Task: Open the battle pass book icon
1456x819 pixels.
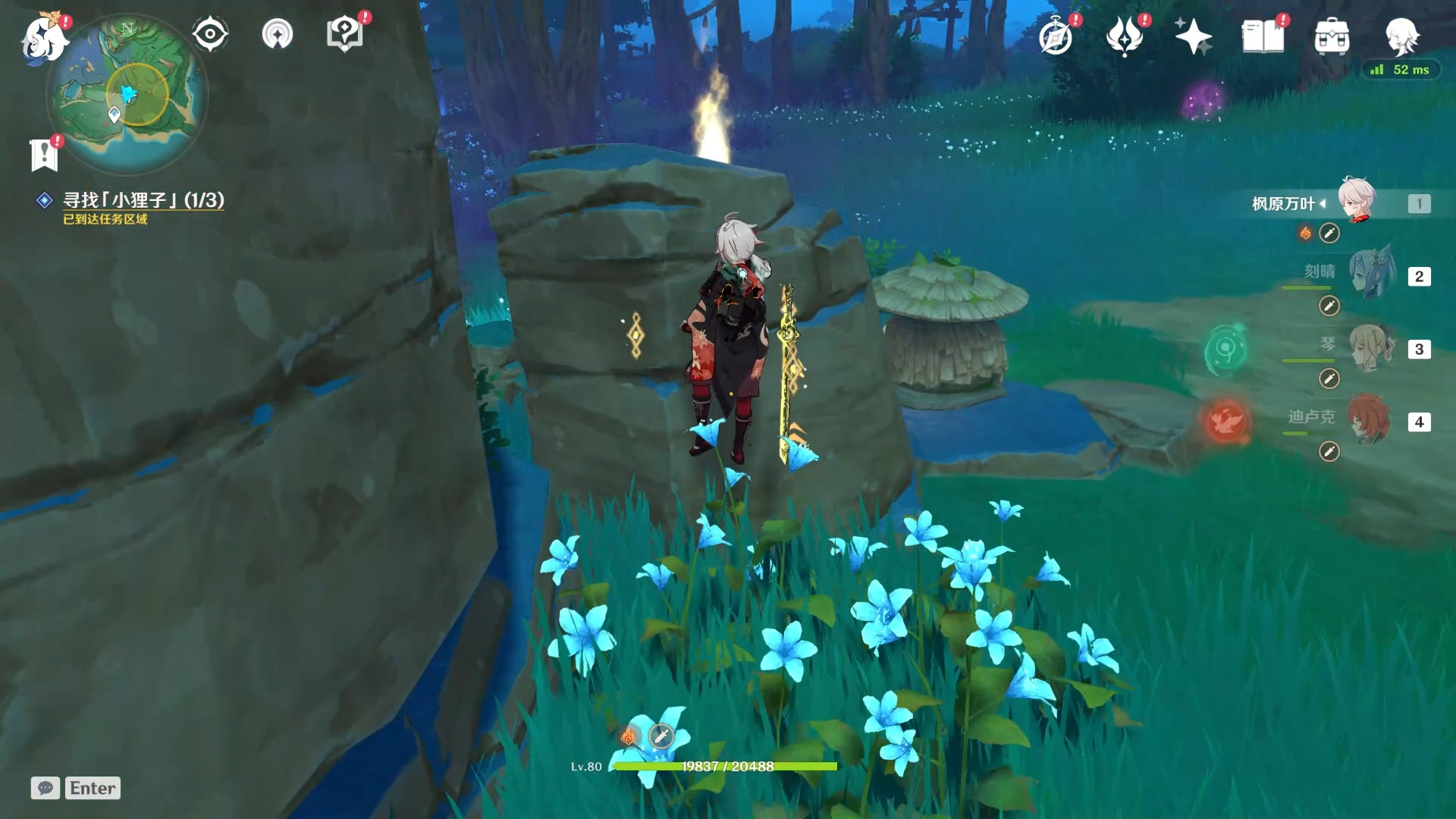Action: [x=1263, y=36]
